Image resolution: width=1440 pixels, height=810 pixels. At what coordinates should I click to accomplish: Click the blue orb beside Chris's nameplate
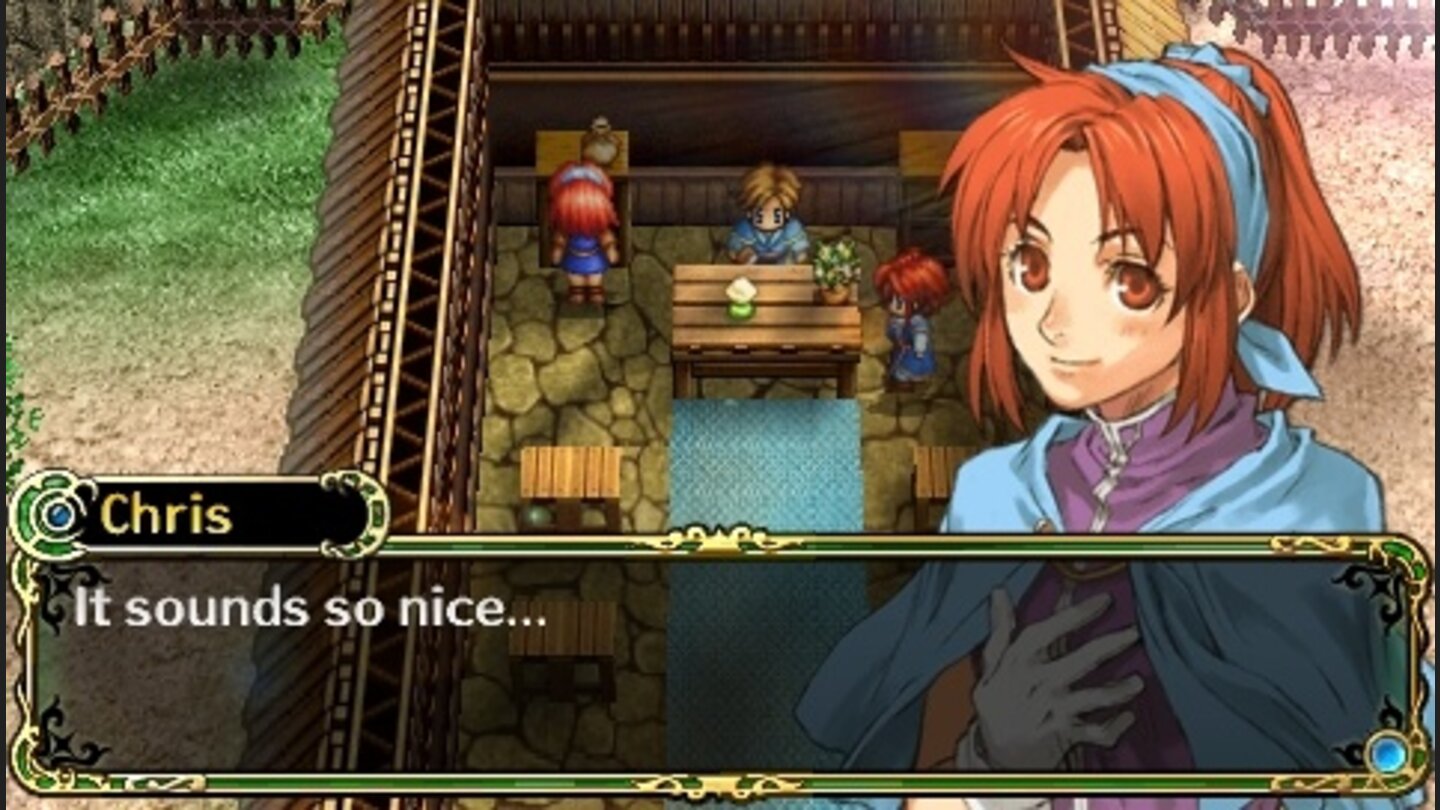point(58,514)
